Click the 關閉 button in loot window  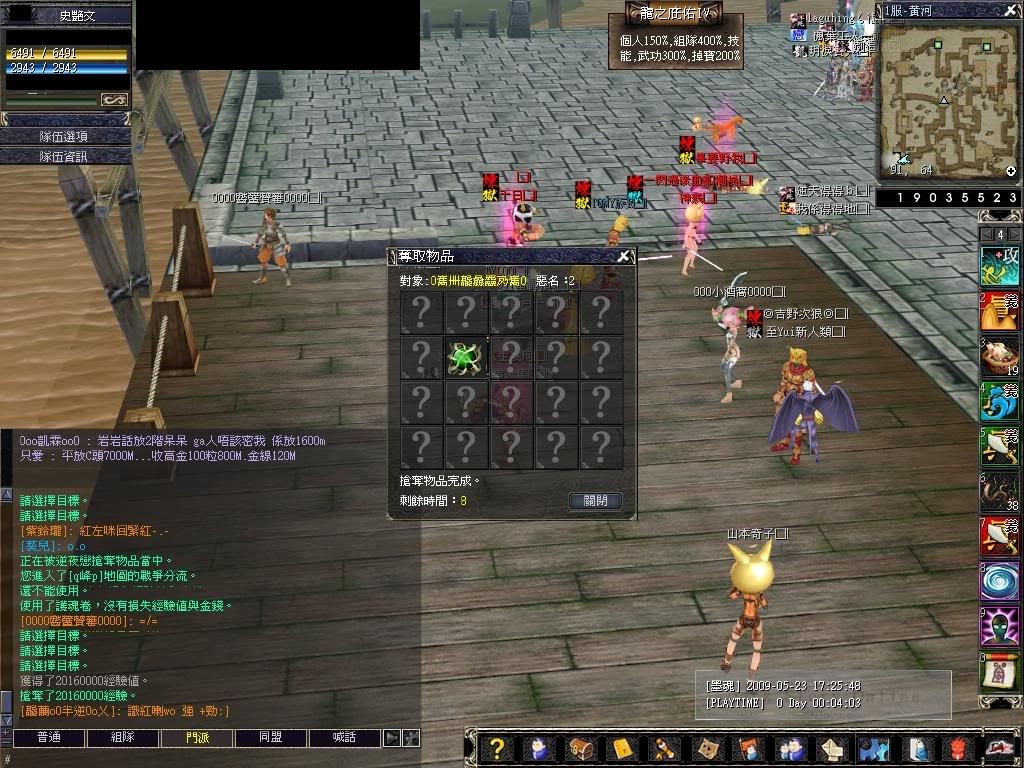595,501
